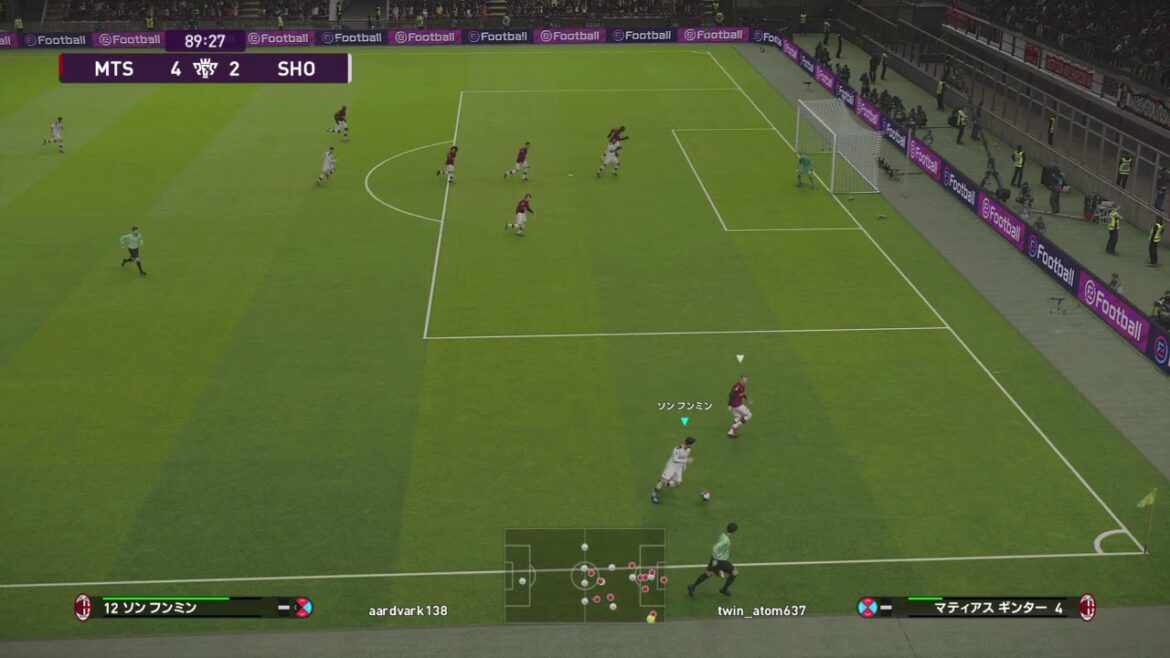Click the league emblem in the scoreboard

coord(205,68)
